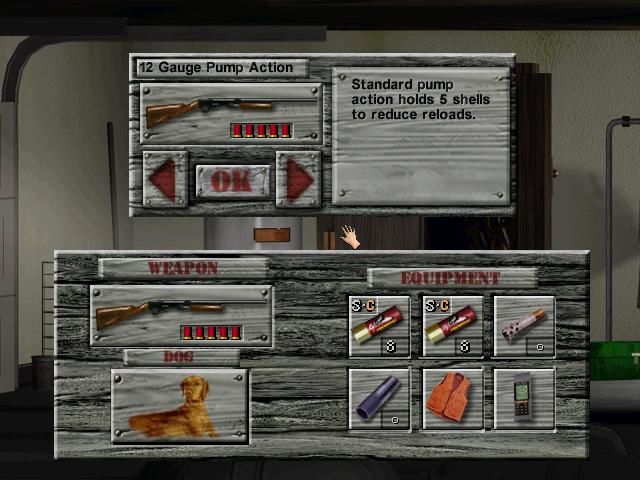Confirm the selection with the OK button
640x480 pixels.
[231, 181]
